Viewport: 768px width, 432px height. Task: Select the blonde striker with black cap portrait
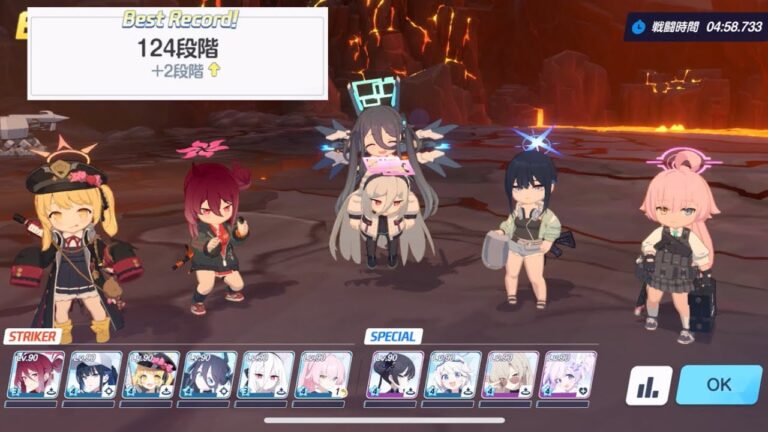point(151,375)
